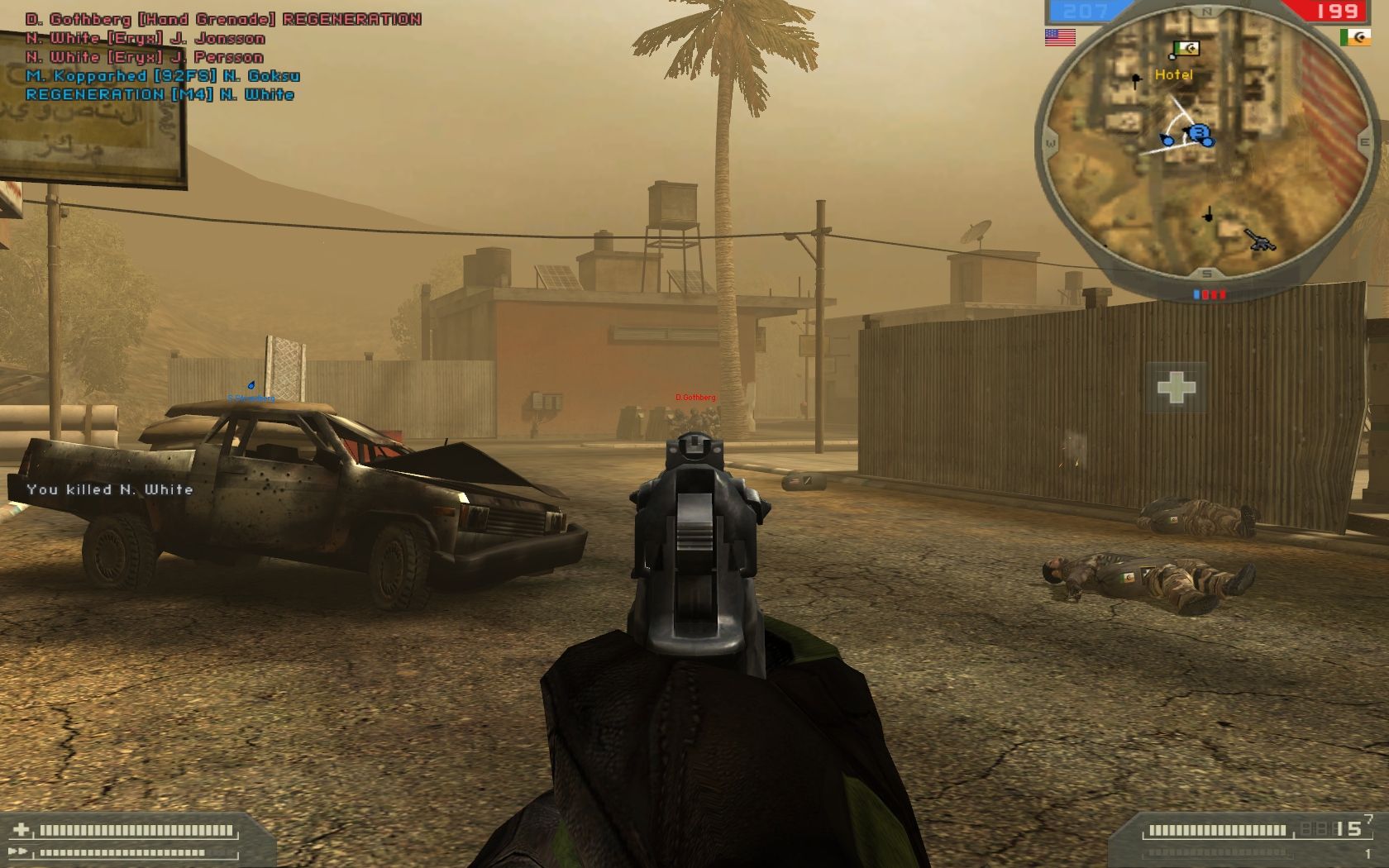The width and height of the screenshot is (1389, 868).
Task: Select the machine gun icon on the minimap
Action: coord(1259,241)
